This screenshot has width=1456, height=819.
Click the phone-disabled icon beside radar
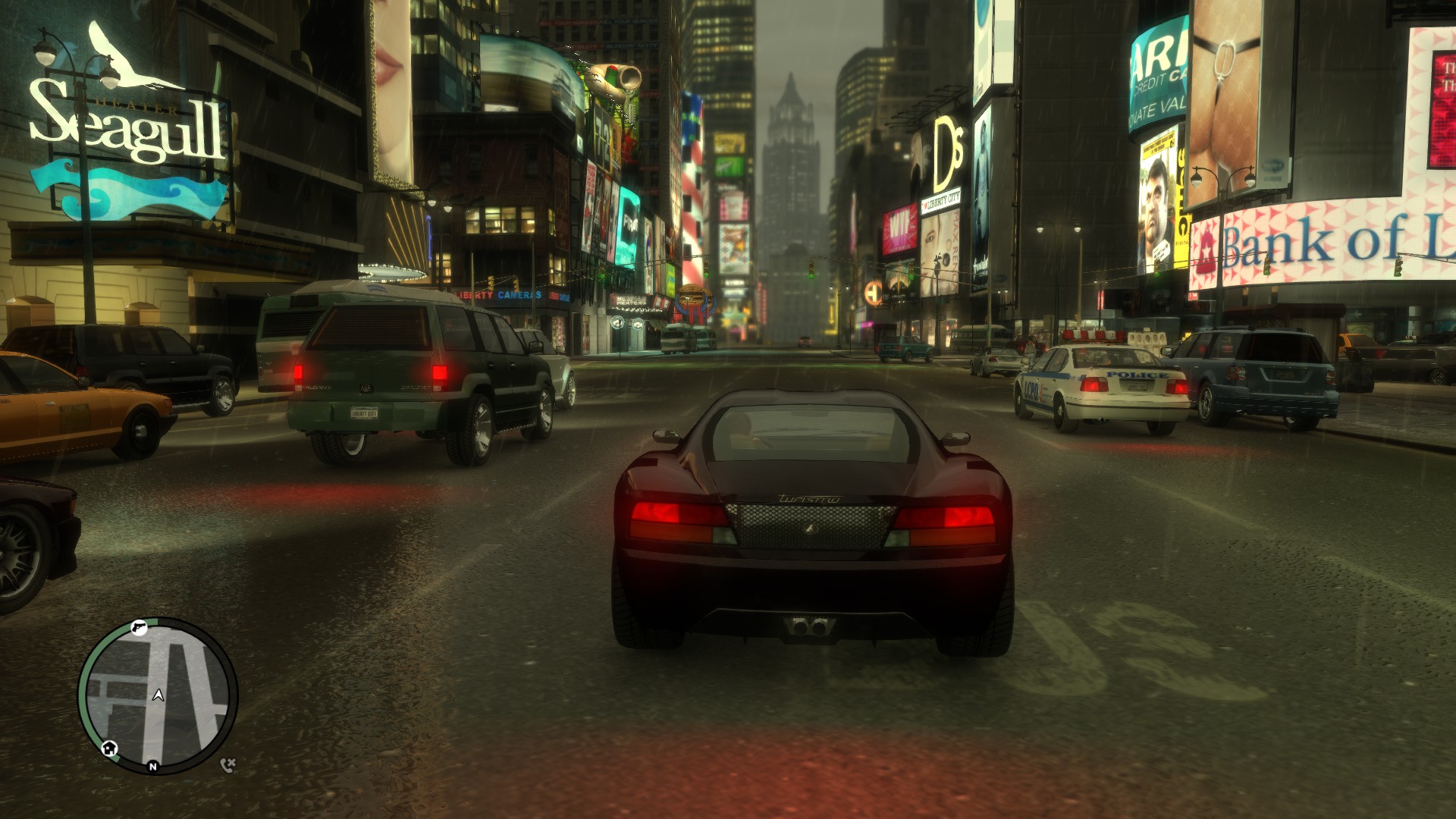pos(227,764)
